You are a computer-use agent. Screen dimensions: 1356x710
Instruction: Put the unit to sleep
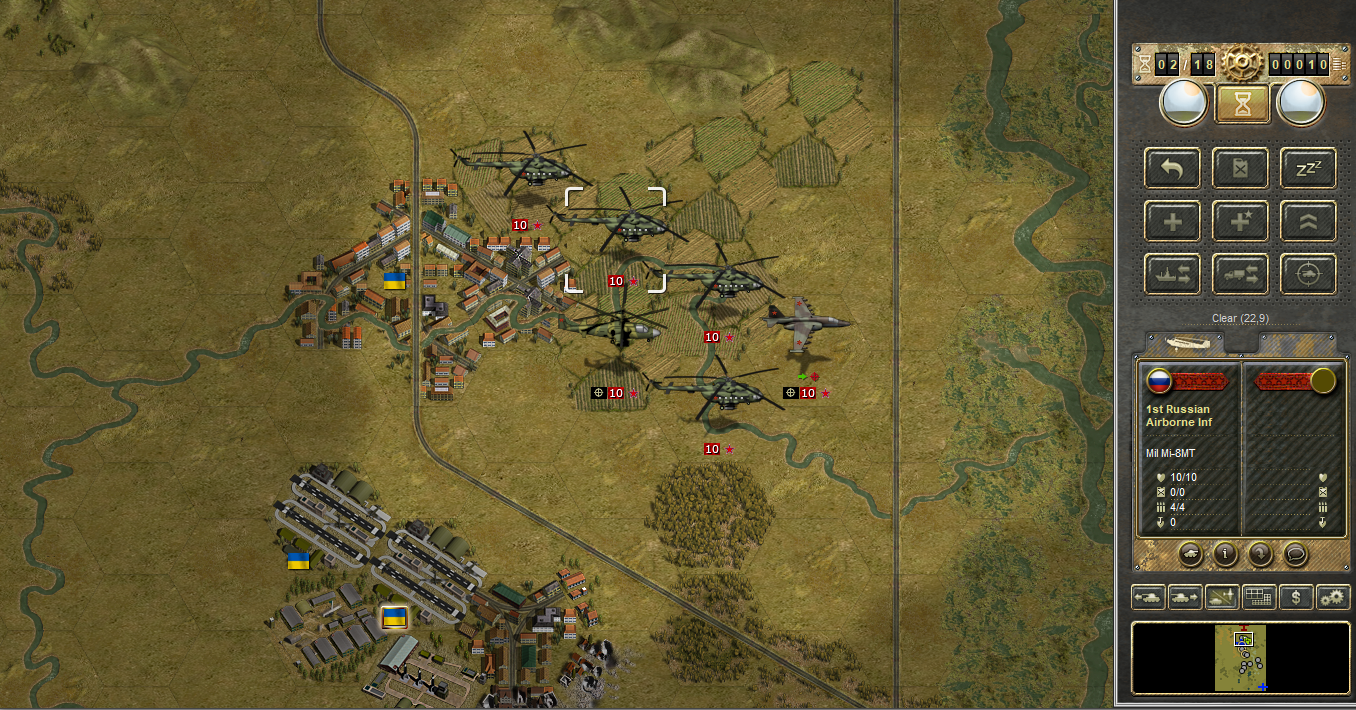1308,169
